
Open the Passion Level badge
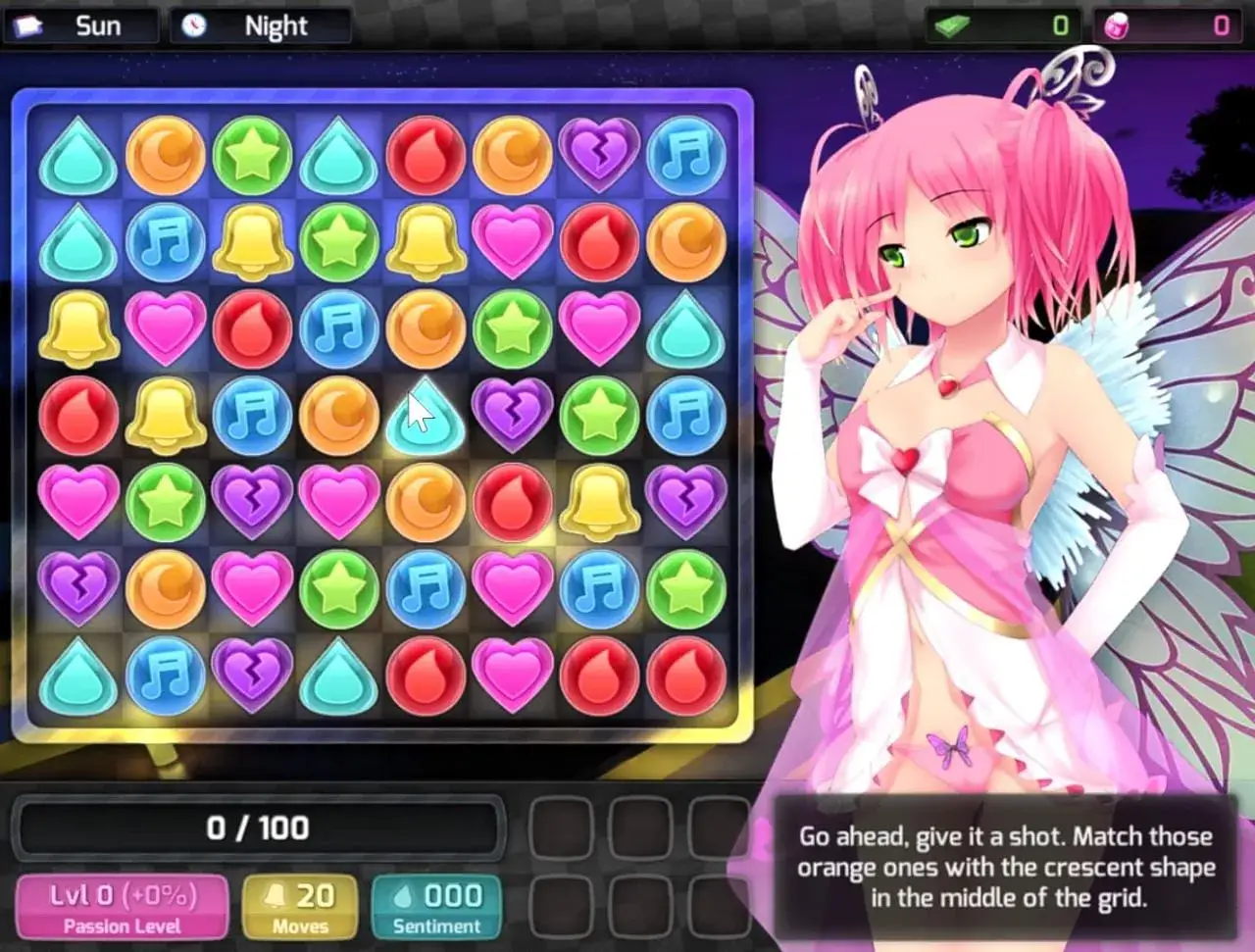pyautogui.click(x=121, y=907)
